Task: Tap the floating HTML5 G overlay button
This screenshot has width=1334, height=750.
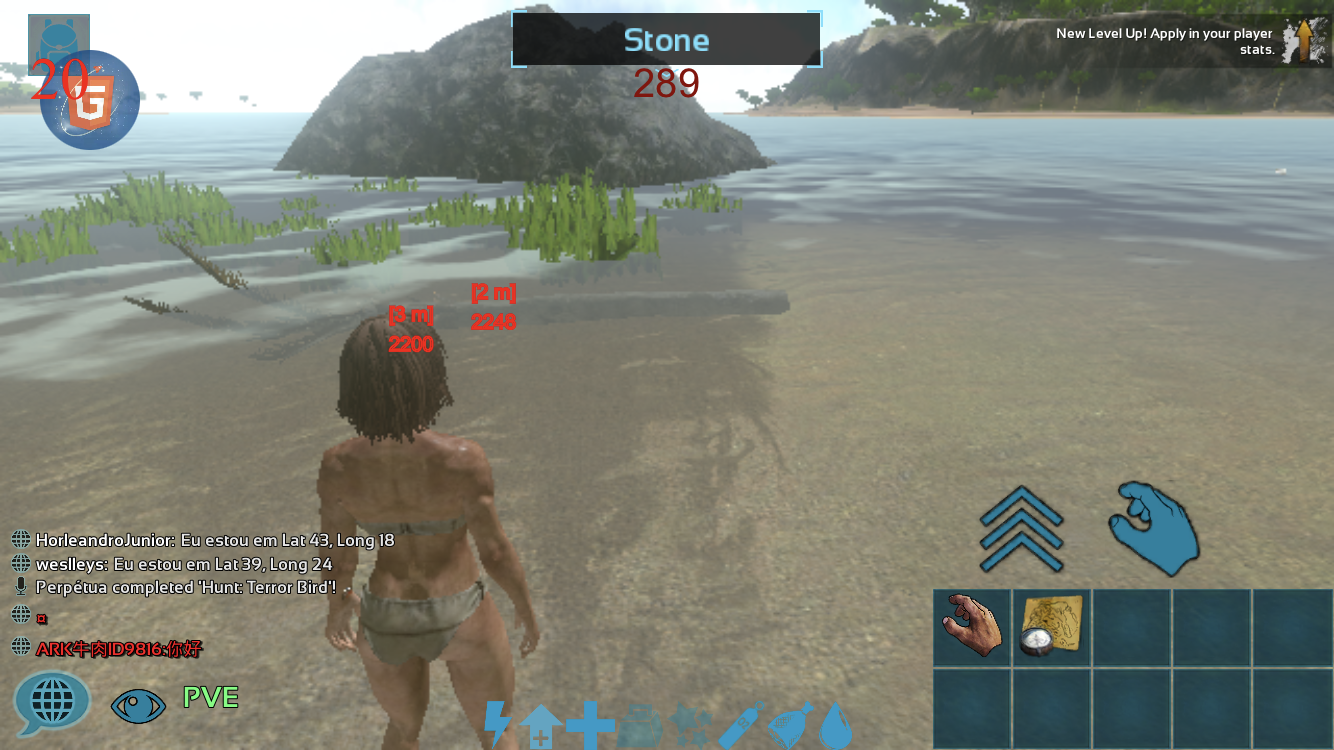Action: click(91, 101)
